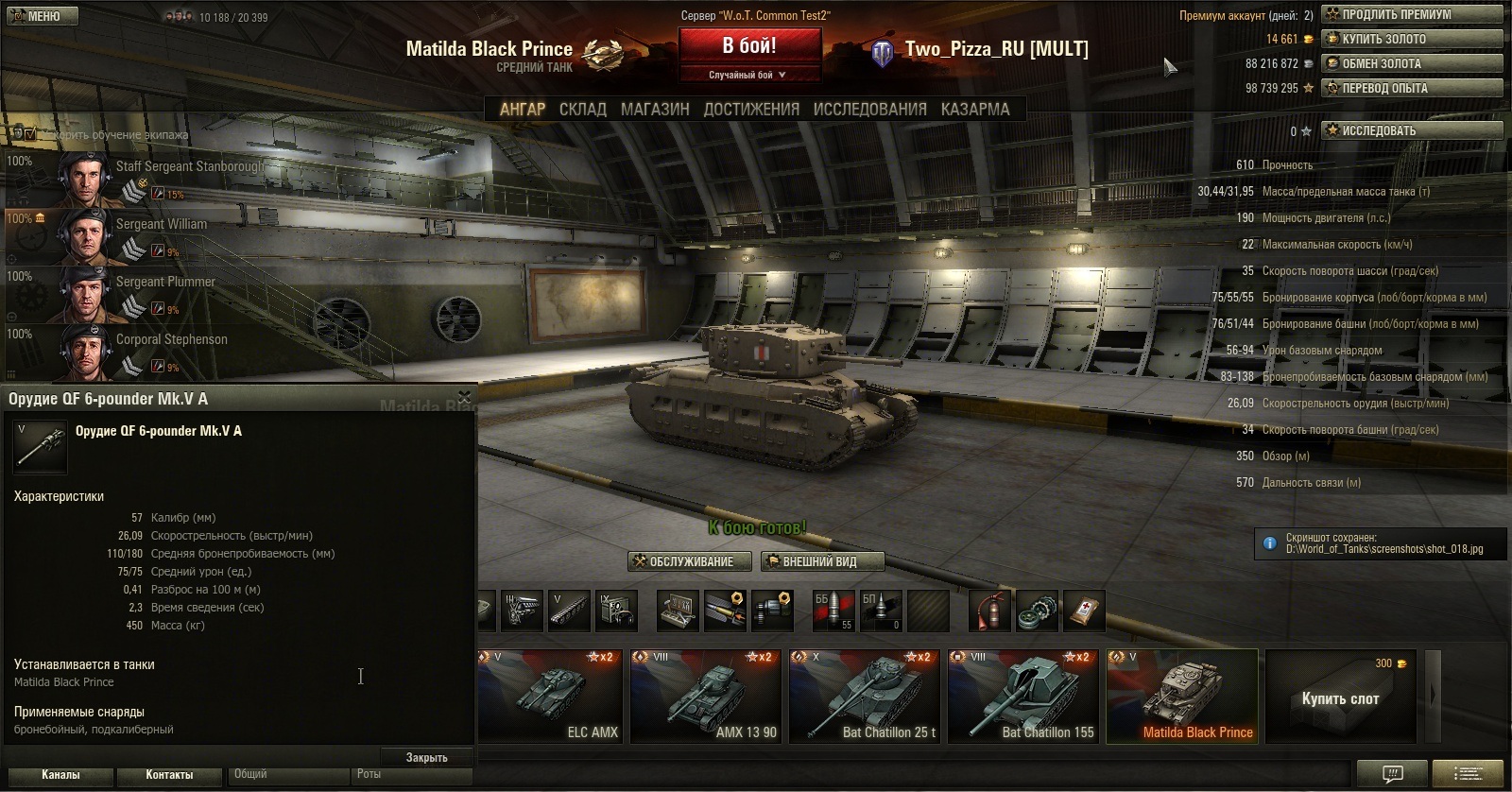This screenshot has height=792, width=1512.
Task: Switch to the МАГАЗИН tab
Action: (655, 110)
